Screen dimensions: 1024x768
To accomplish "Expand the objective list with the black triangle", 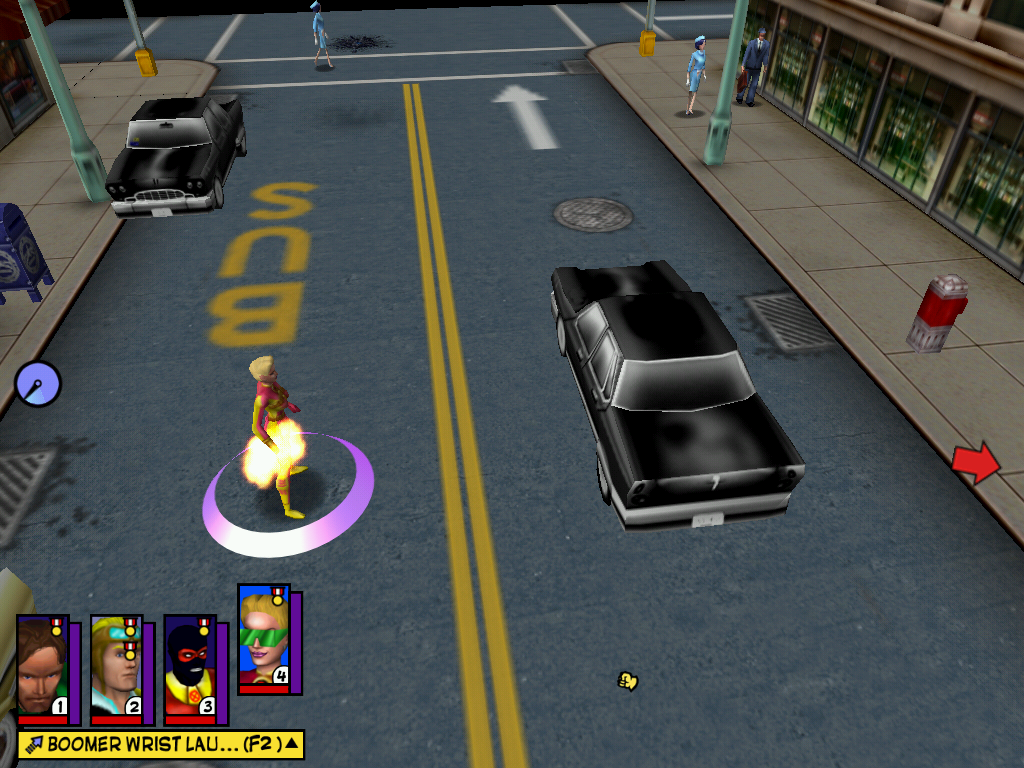I will [x=291, y=743].
